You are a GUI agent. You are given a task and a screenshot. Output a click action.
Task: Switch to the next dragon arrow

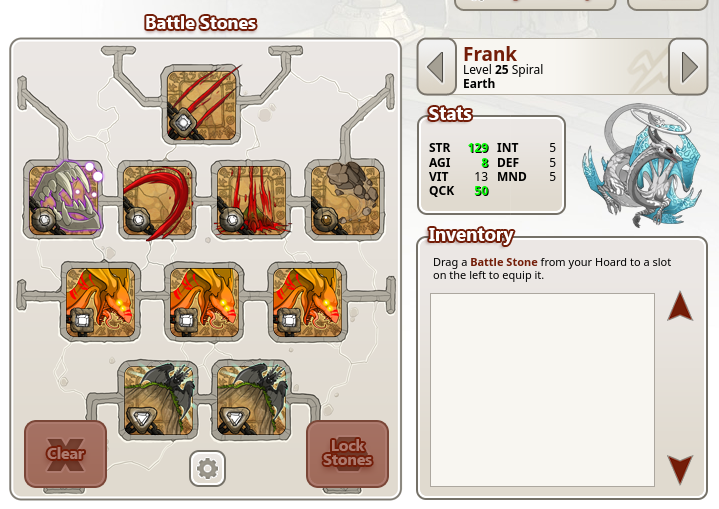tap(688, 67)
